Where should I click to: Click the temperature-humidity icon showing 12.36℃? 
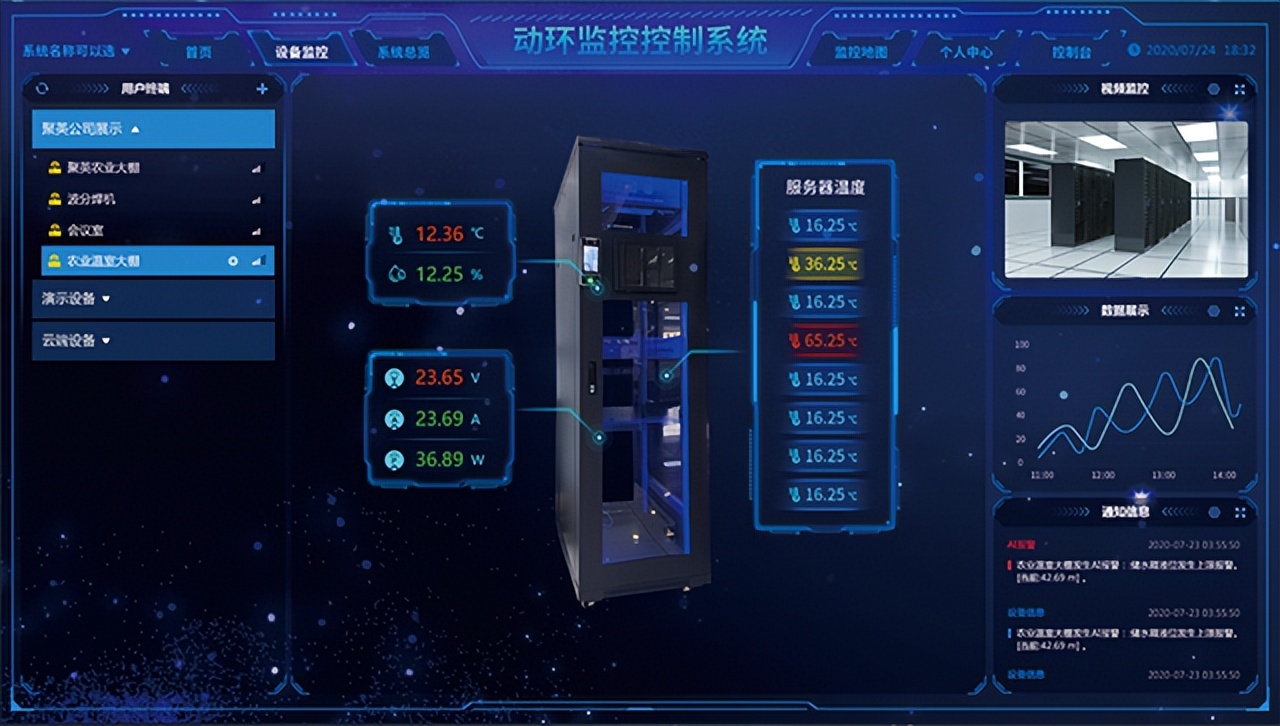398,232
